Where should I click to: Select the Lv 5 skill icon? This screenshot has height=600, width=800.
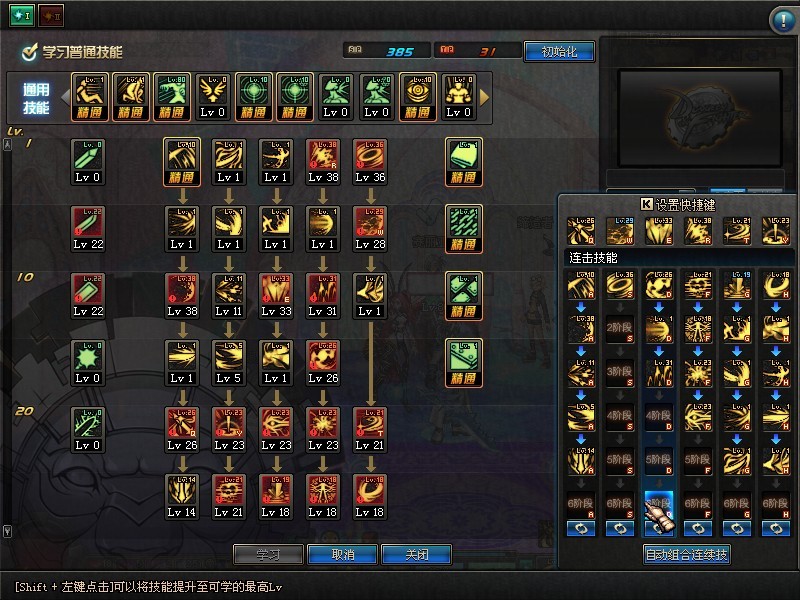(x=229, y=356)
